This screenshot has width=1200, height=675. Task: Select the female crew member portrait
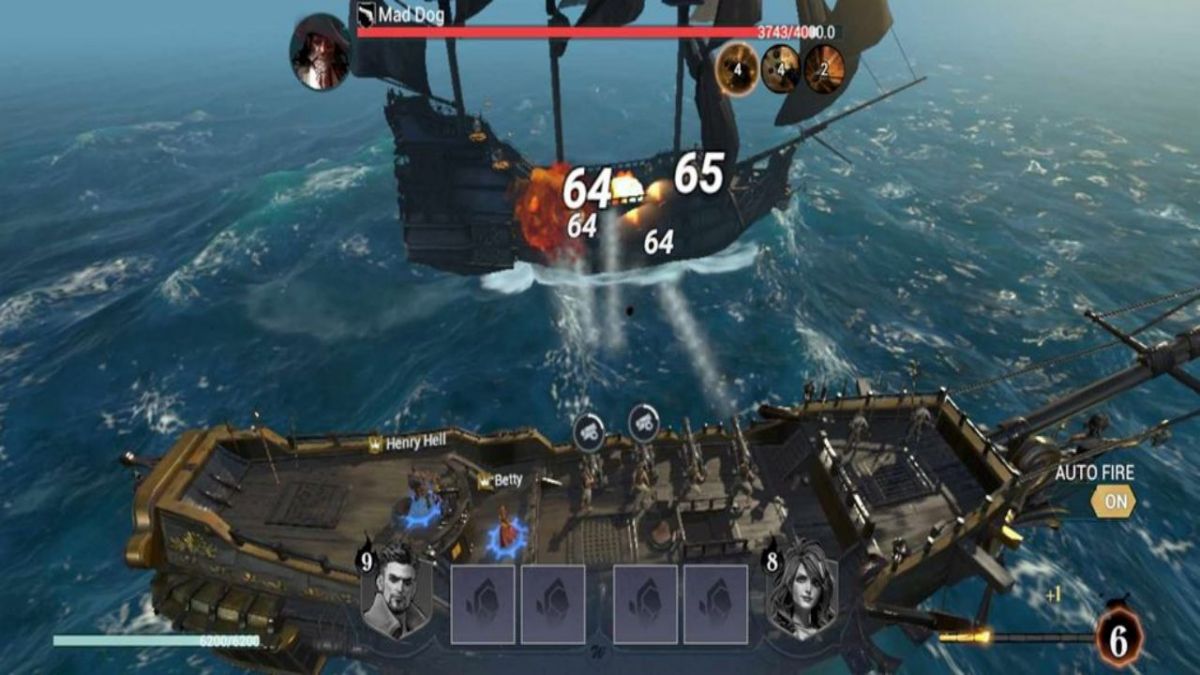tap(802, 590)
